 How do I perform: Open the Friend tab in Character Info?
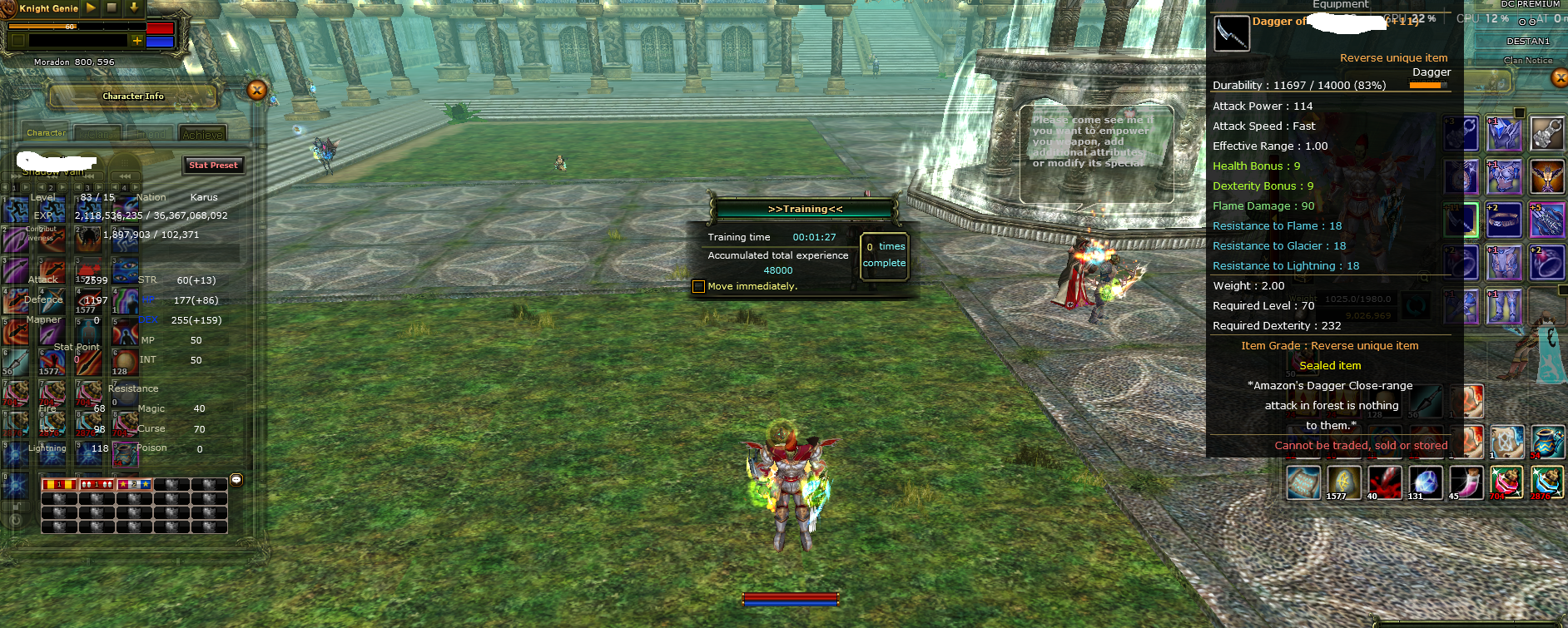151,133
